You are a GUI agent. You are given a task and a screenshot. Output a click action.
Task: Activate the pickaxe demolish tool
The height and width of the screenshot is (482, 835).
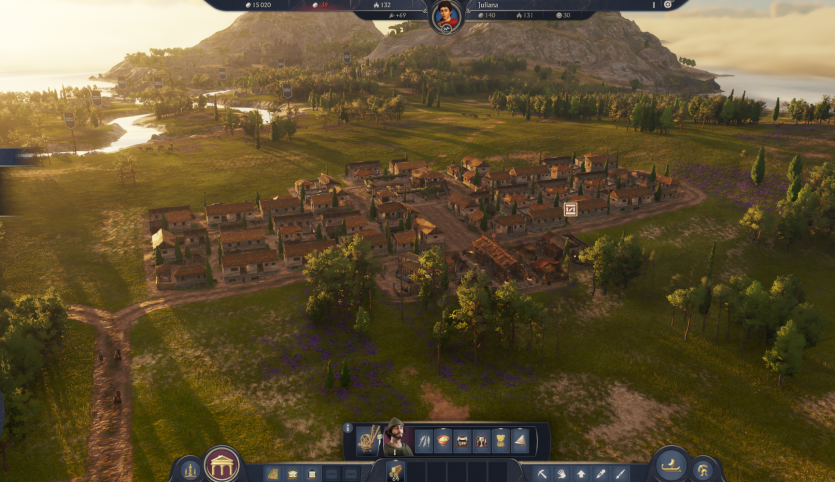pos(543,473)
